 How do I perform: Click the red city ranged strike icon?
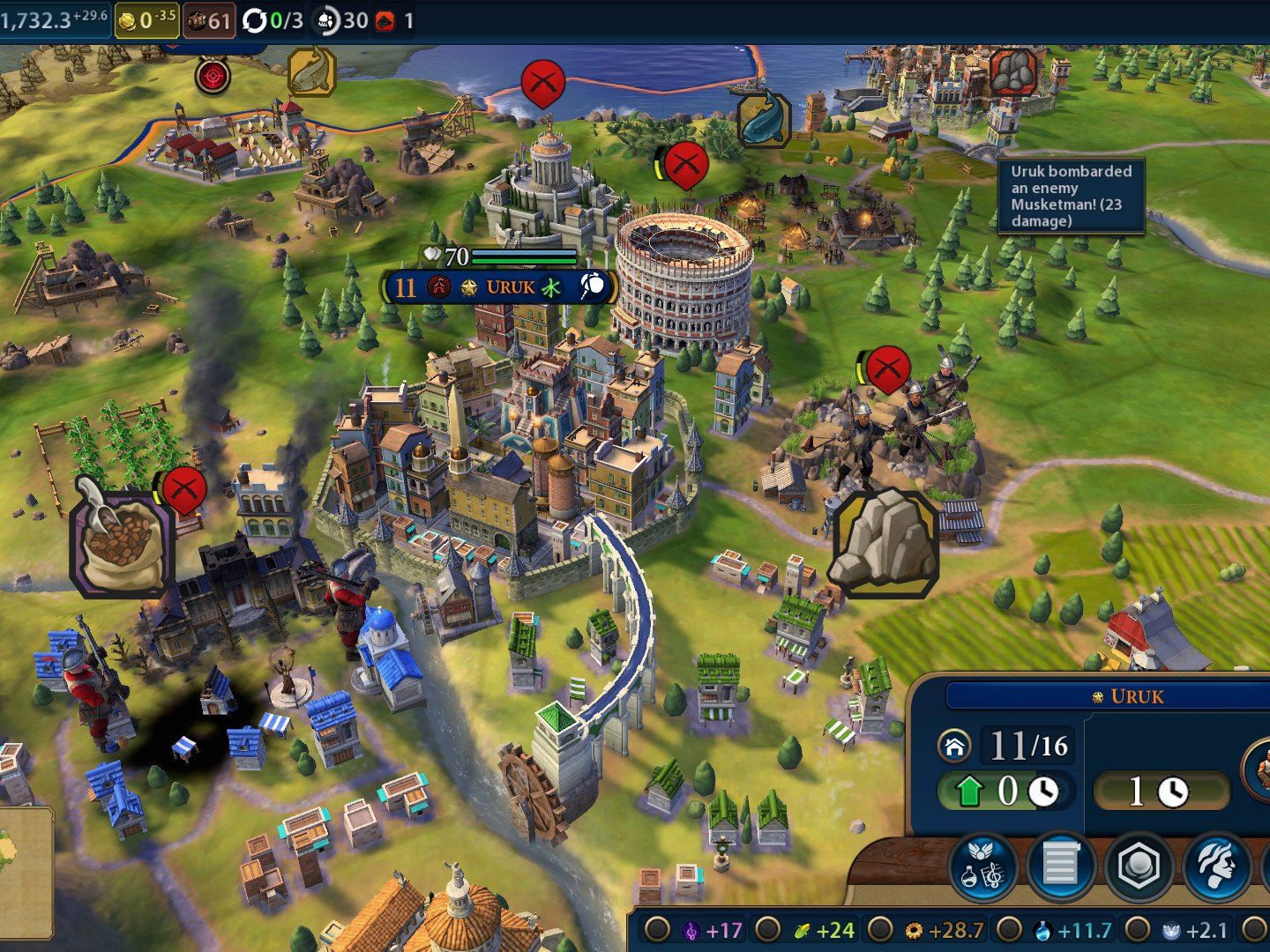tap(213, 76)
